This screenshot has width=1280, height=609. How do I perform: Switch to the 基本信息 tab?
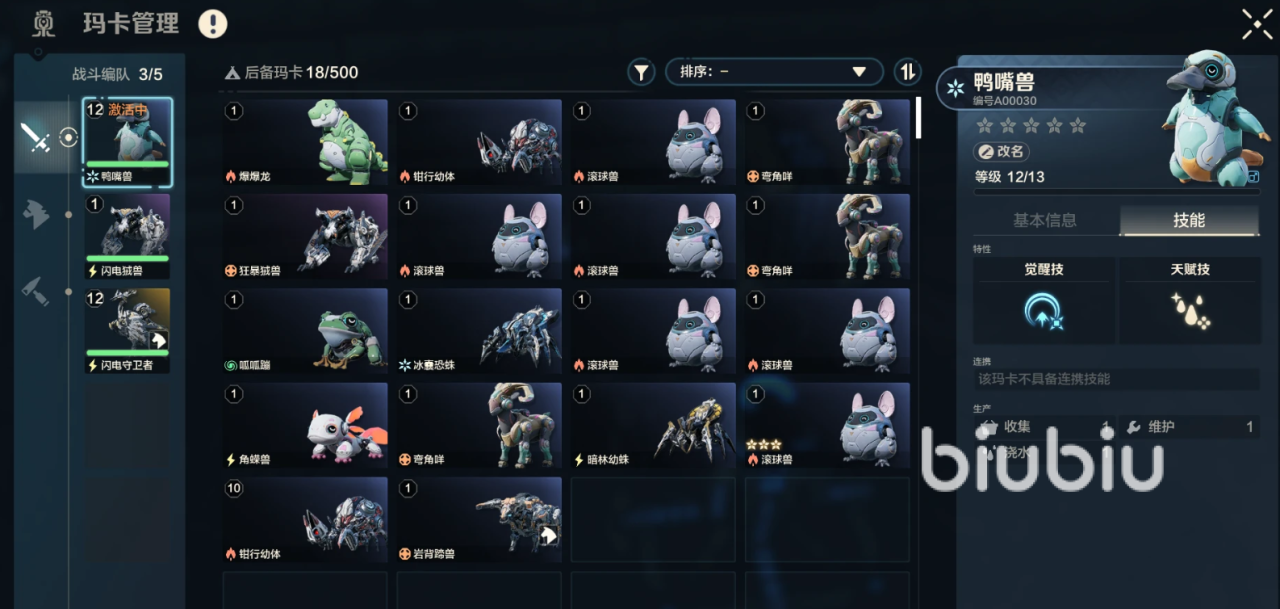(x=1045, y=220)
